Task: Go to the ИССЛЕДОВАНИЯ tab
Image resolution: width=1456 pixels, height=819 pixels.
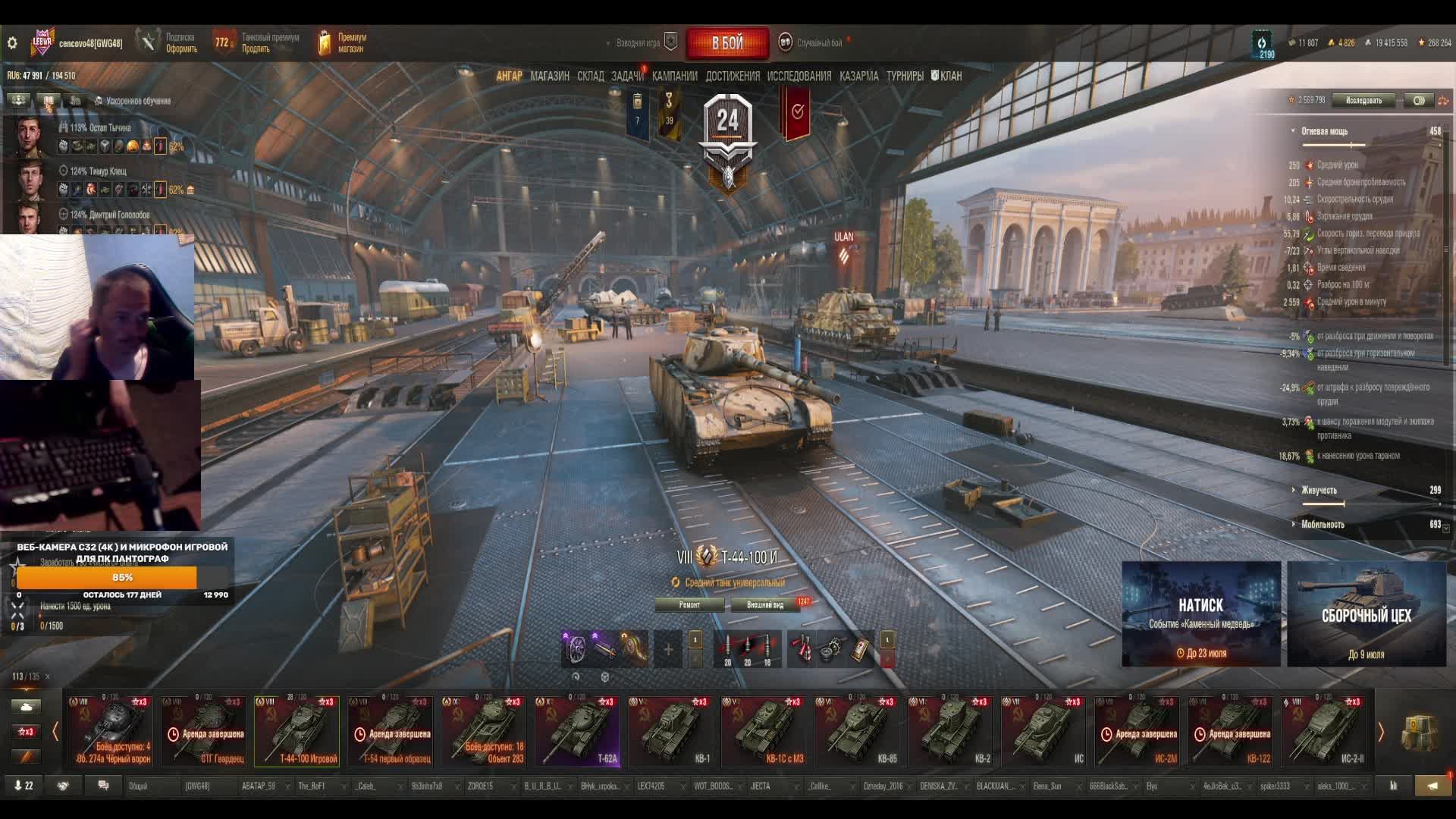Action: (x=799, y=76)
